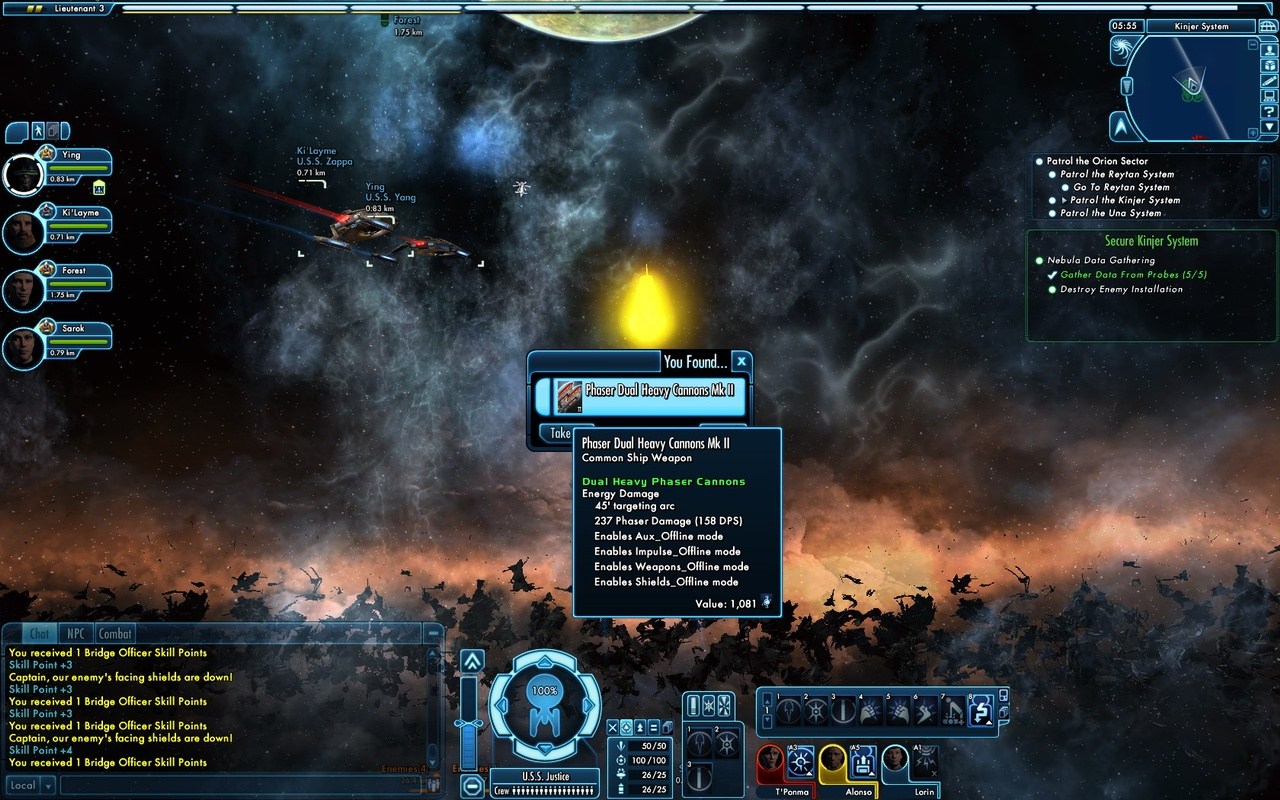Close the You Found loot window
Viewport: 1280px width, 800px height.
741,361
